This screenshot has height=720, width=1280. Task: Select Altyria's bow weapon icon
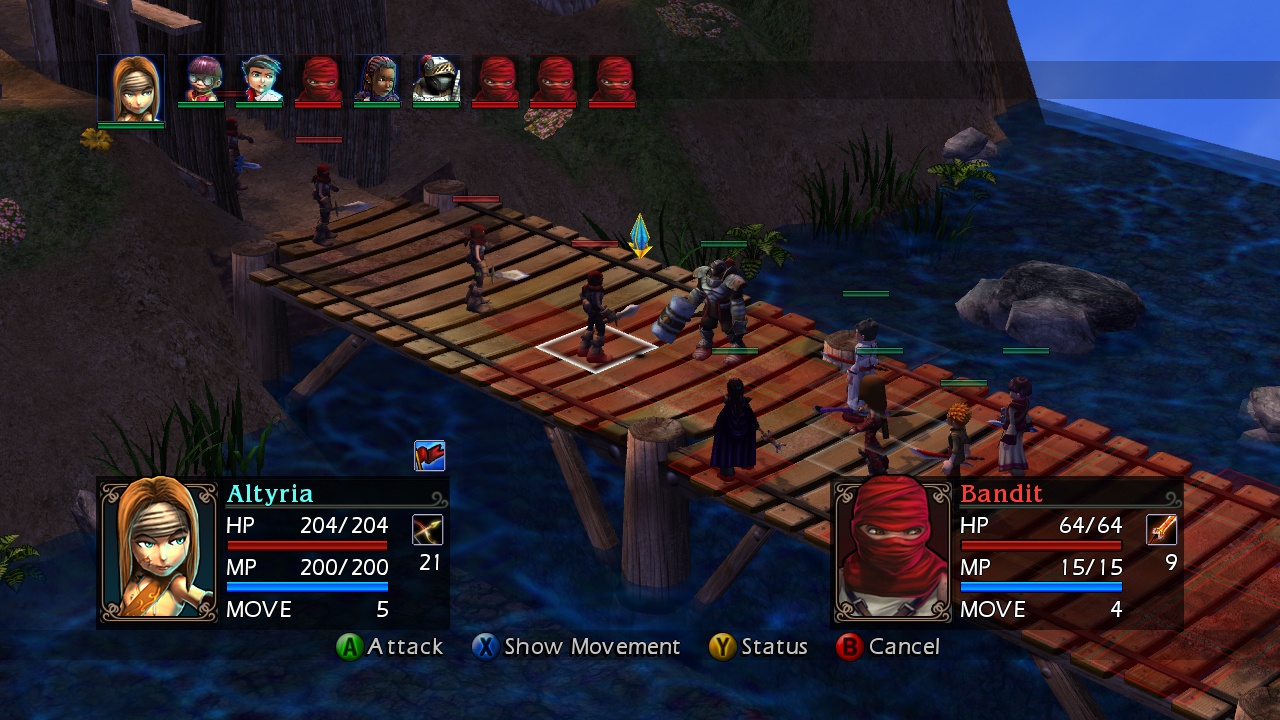click(x=430, y=529)
